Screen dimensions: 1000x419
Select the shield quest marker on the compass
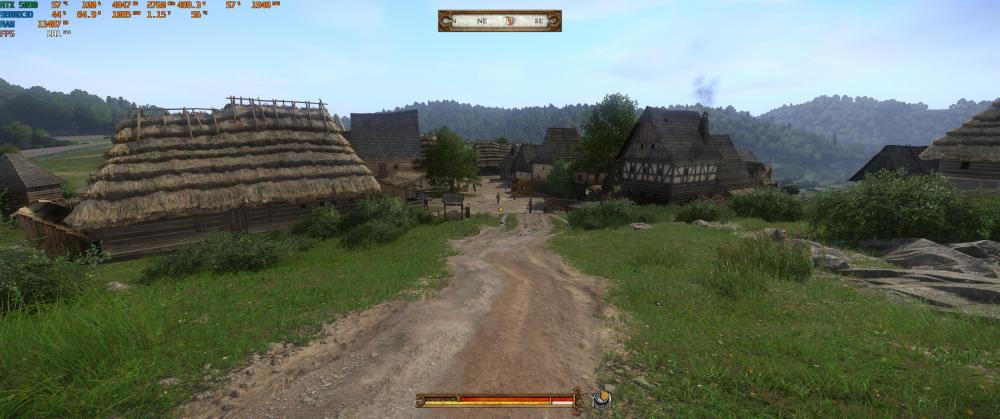[510, 20]
